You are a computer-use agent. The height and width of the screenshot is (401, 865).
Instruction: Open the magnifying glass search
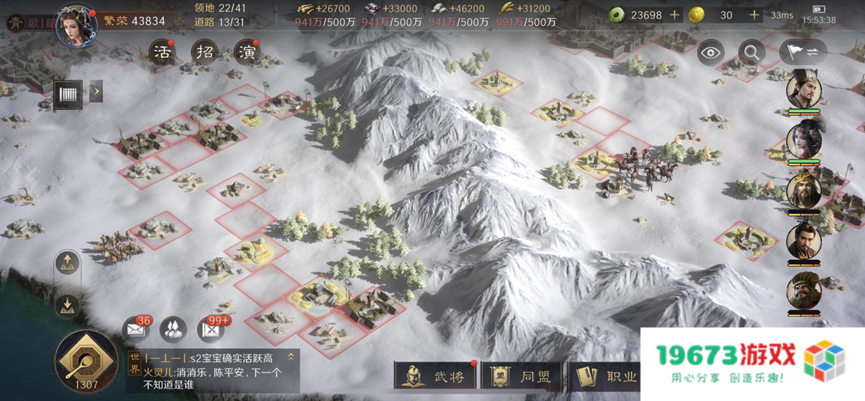751,53
